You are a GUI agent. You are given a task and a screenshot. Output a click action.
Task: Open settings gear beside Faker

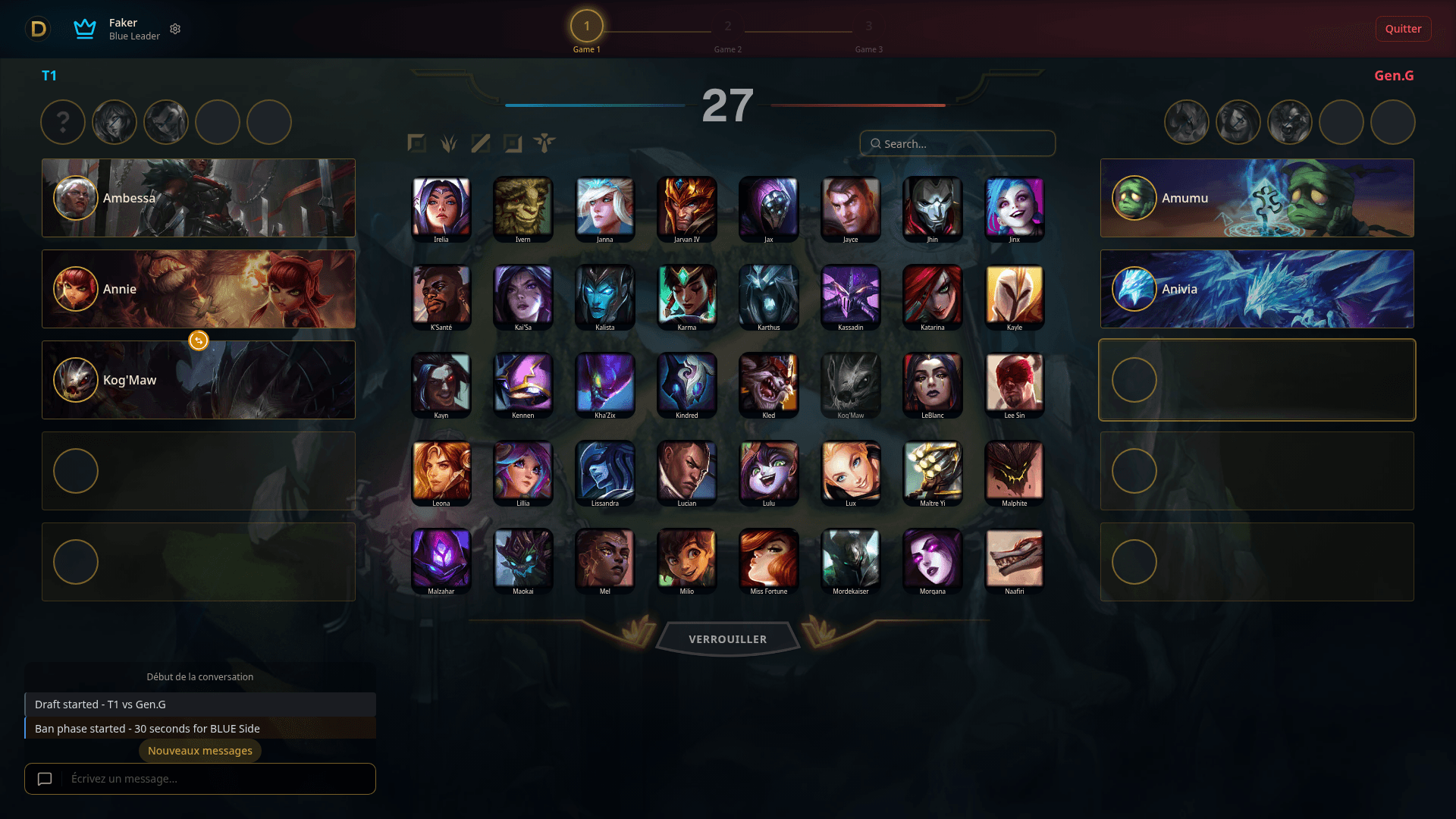[x=175, y=29]
